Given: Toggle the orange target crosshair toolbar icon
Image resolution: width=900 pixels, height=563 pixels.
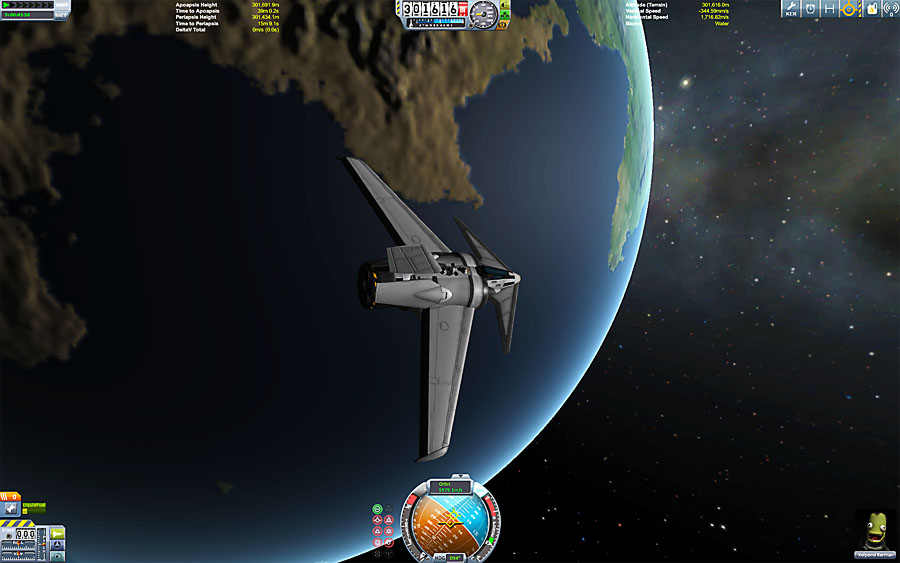Looking at the screenshot, I should coord(849,10).
